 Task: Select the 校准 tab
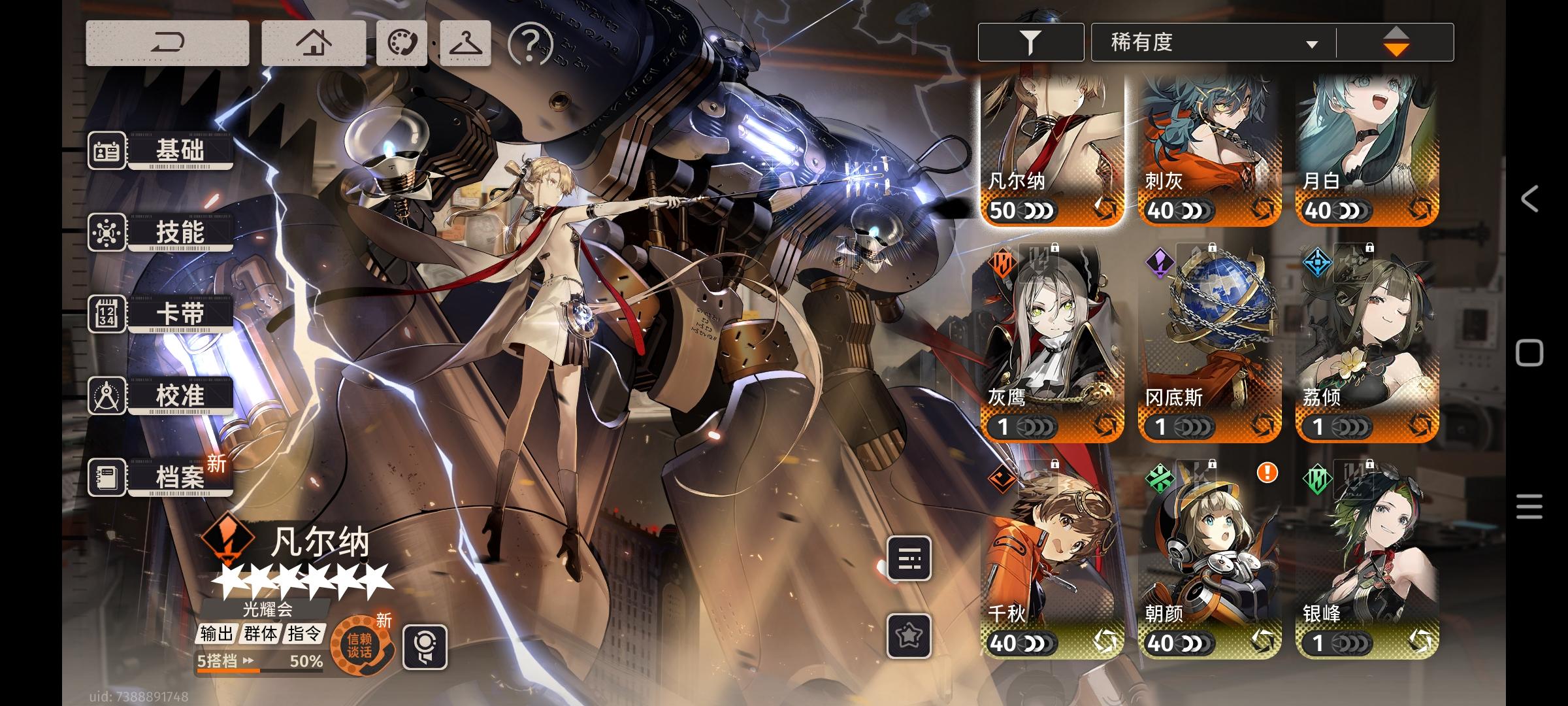[161, 395]
